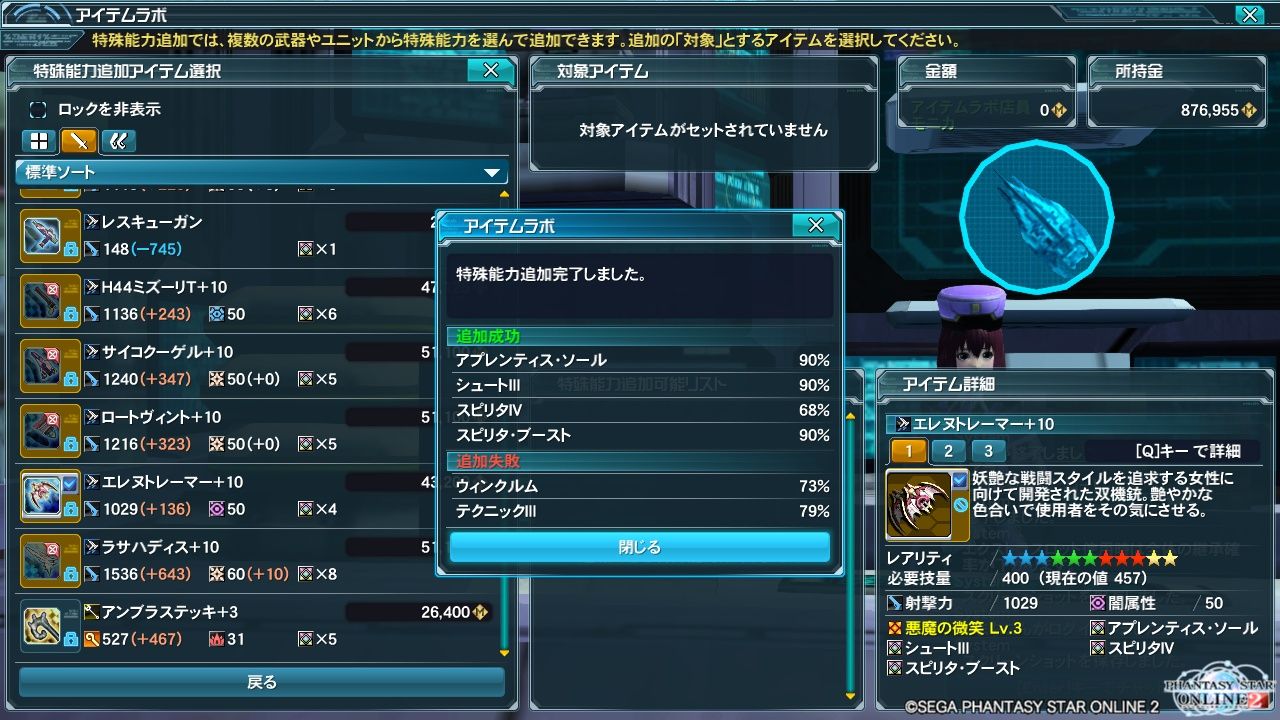Click the エレヌトレーマー+10 weapon thumbnail
The height and width of the screenshot is (720, 1280).
point(44,495)
